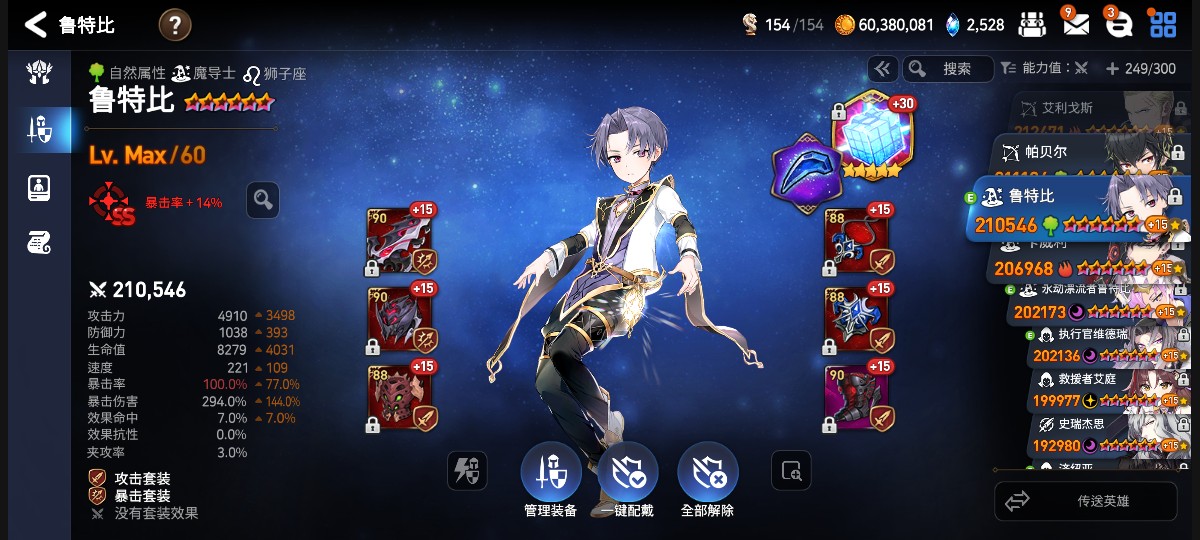The width and height of the screenshot is (1200, 540).
Task: Open the four-square main menu grid
Action: point(1163,25)
